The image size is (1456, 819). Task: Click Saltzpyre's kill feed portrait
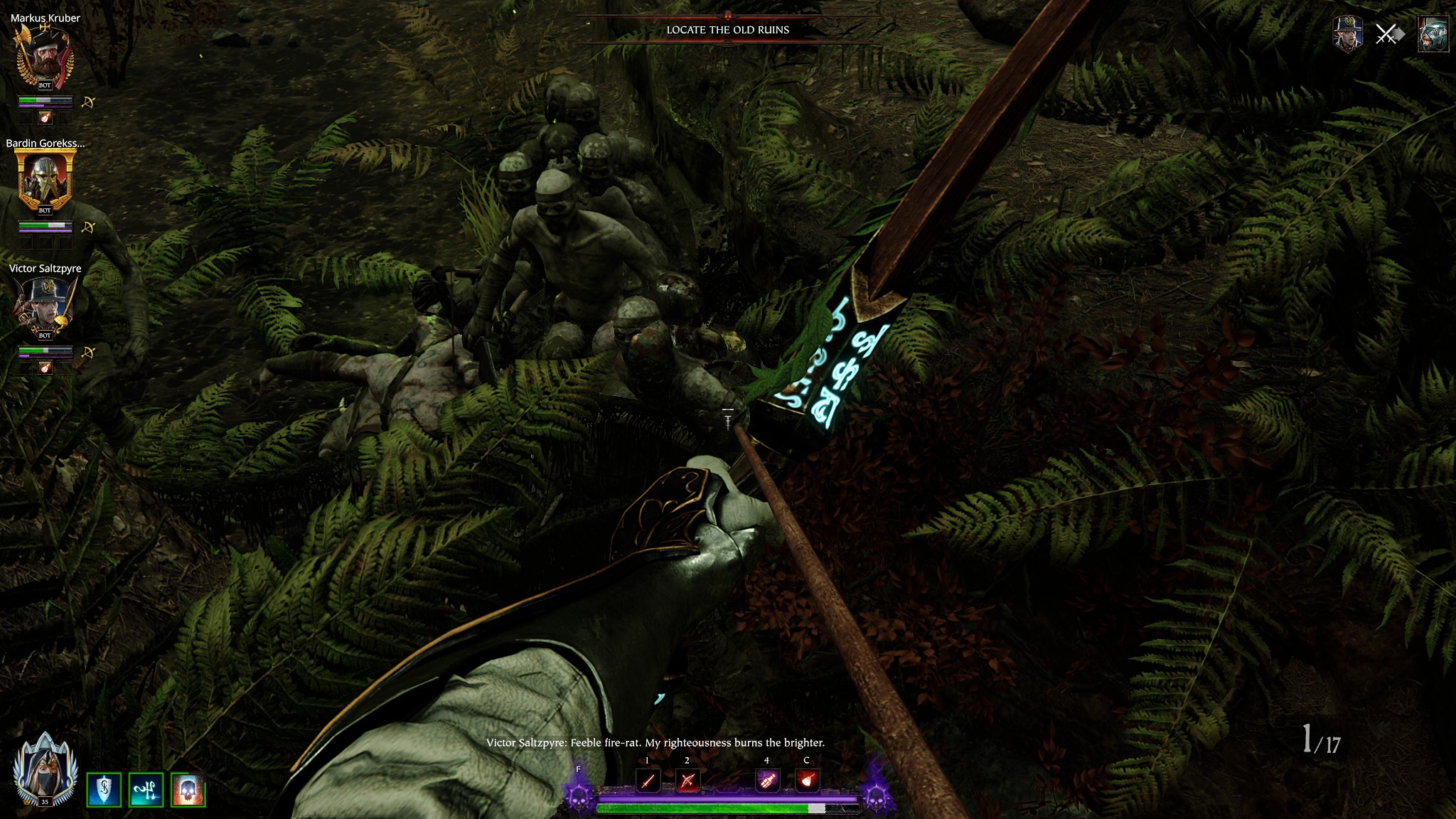point(1347,34)
